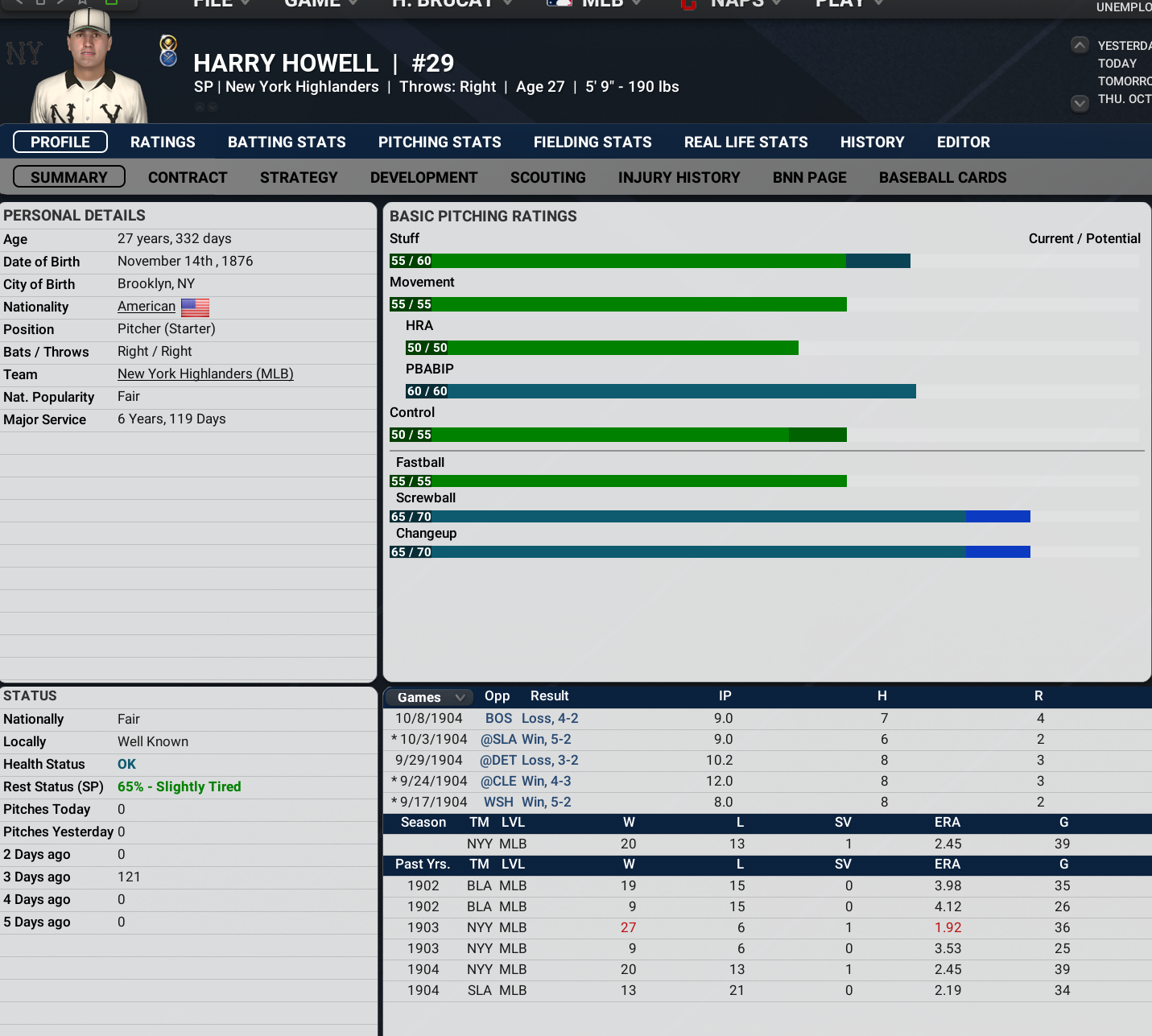
Task: Open the New York Highlanders team link
Action: click(x=205, y=374)
